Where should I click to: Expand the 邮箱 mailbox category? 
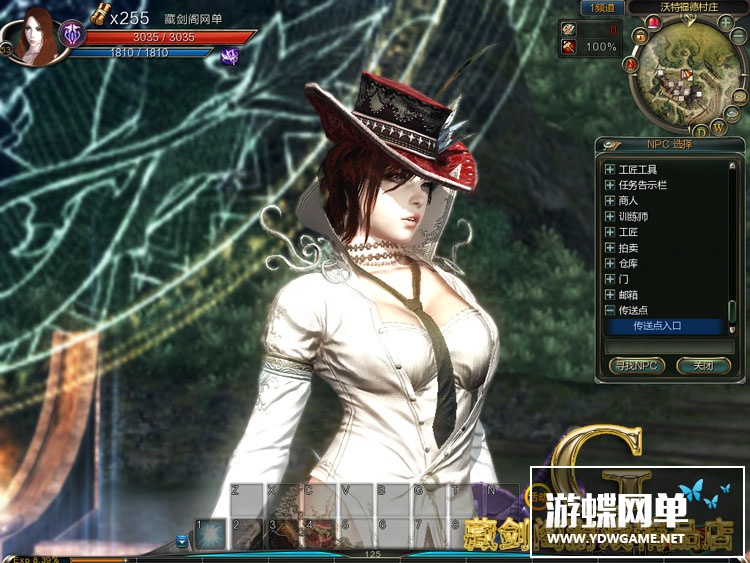610,296
